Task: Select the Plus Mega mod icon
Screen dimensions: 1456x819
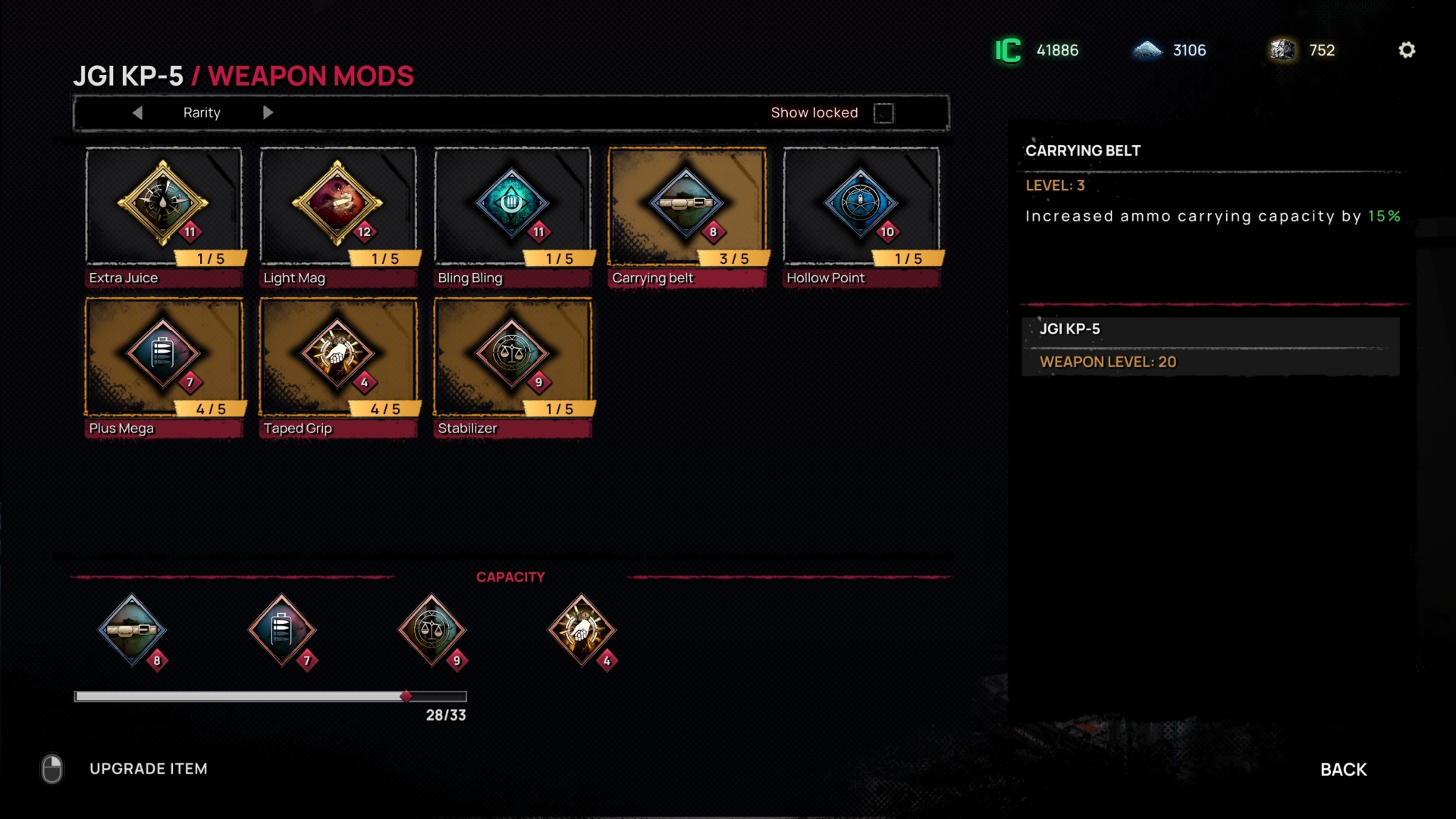Action: pyautogui.click(x=163, y=355)
